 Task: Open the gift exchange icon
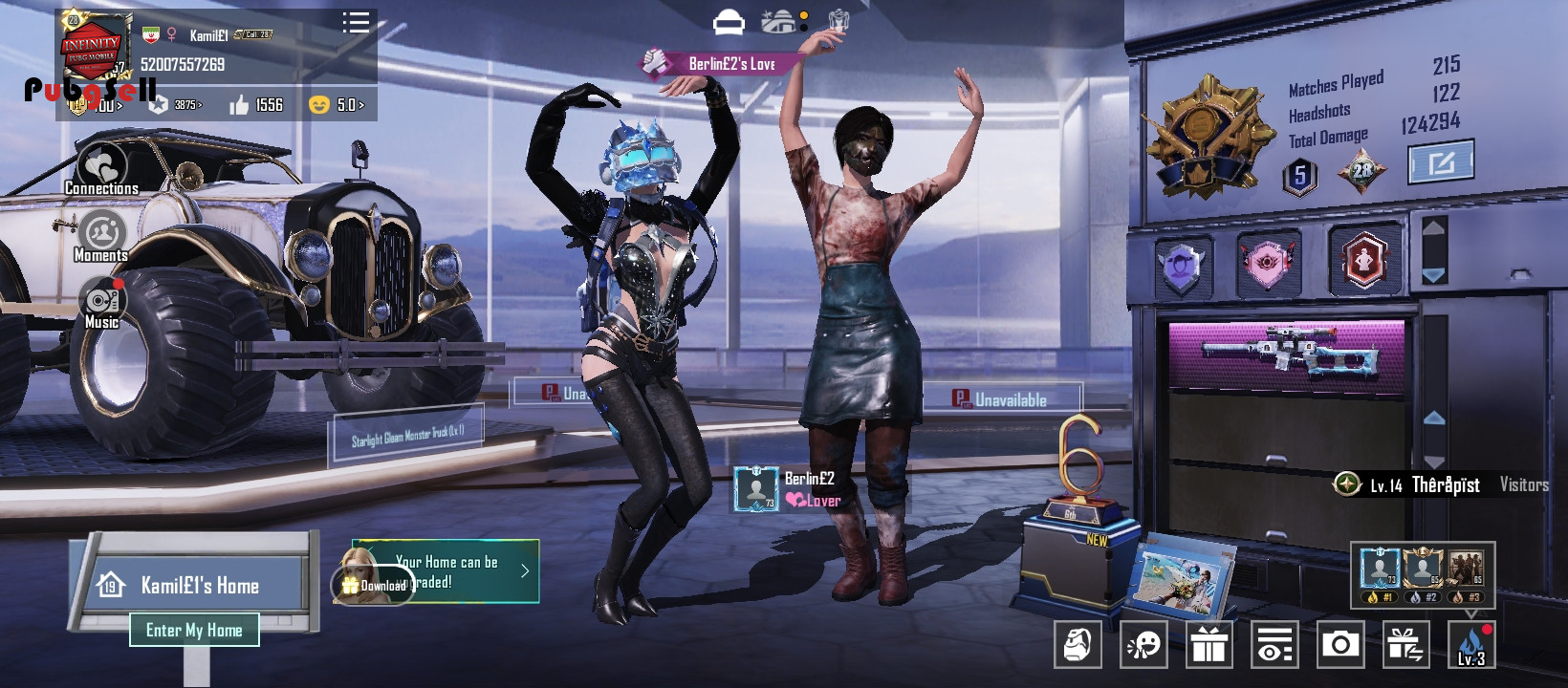coord(1405,645)
